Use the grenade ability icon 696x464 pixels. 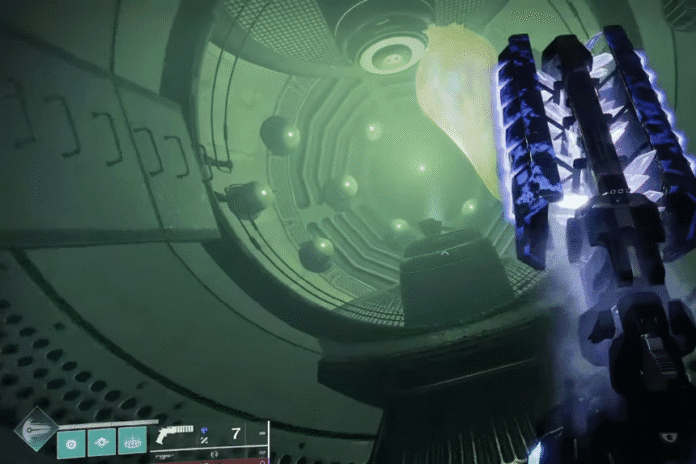click(x=71, y=441)
